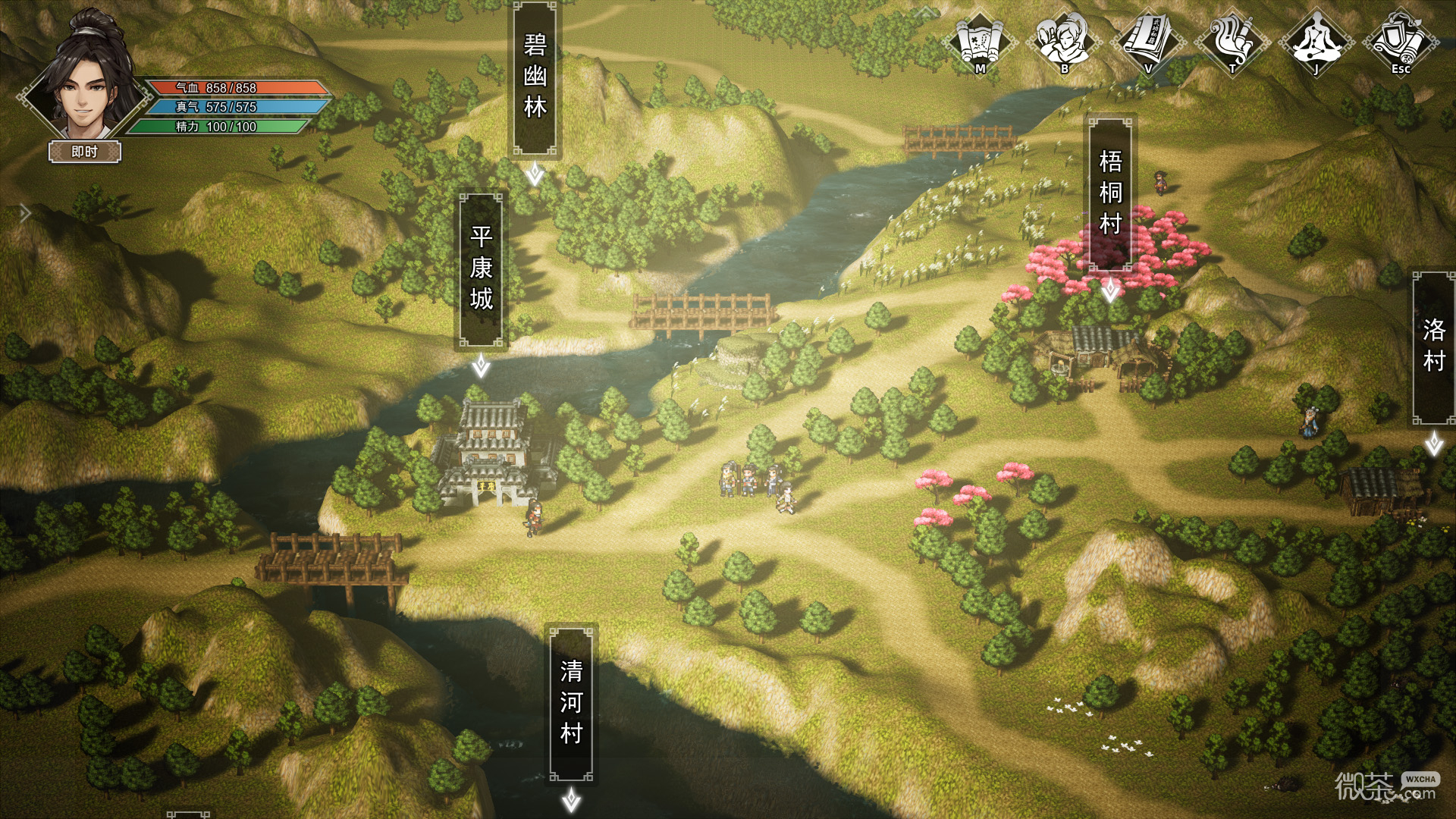Travel to 平康城 via its location banner
Viewport: 1456px width, 819px height.
481,270
